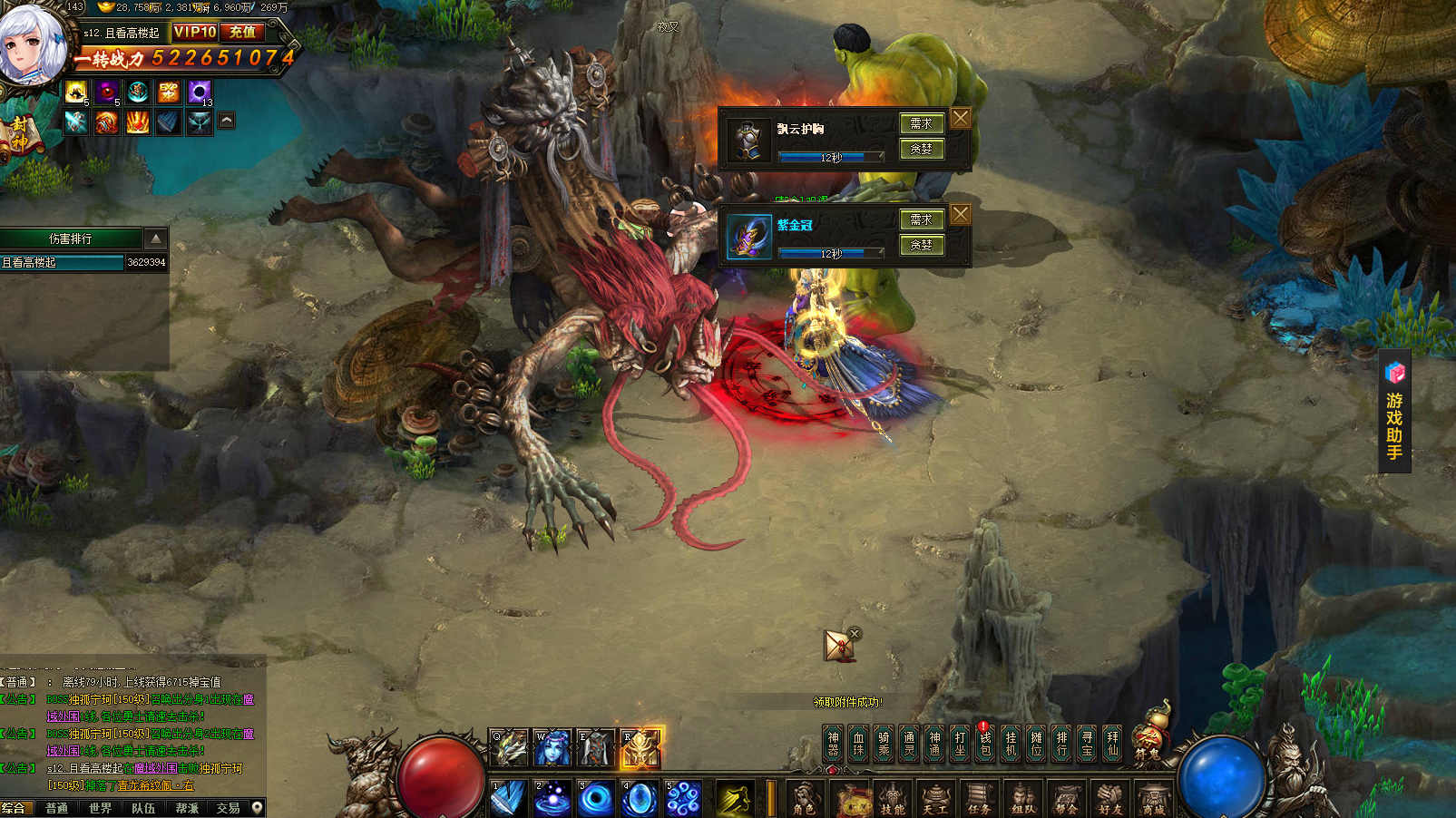
Task: Toggle 挂机 auto-battle mode
Action: (x=1011, y=744)
